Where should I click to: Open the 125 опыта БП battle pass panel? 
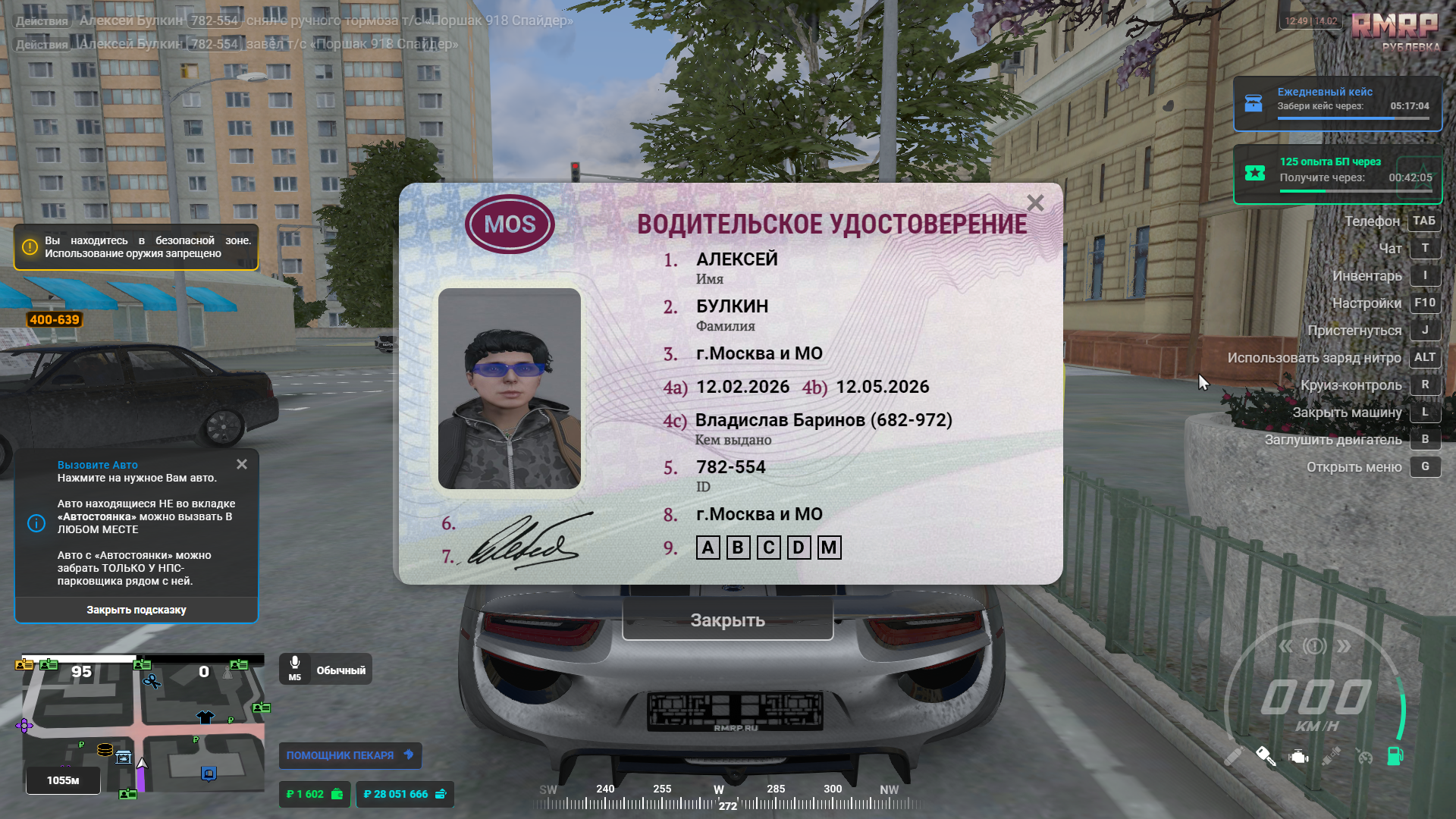[1337, 173]
